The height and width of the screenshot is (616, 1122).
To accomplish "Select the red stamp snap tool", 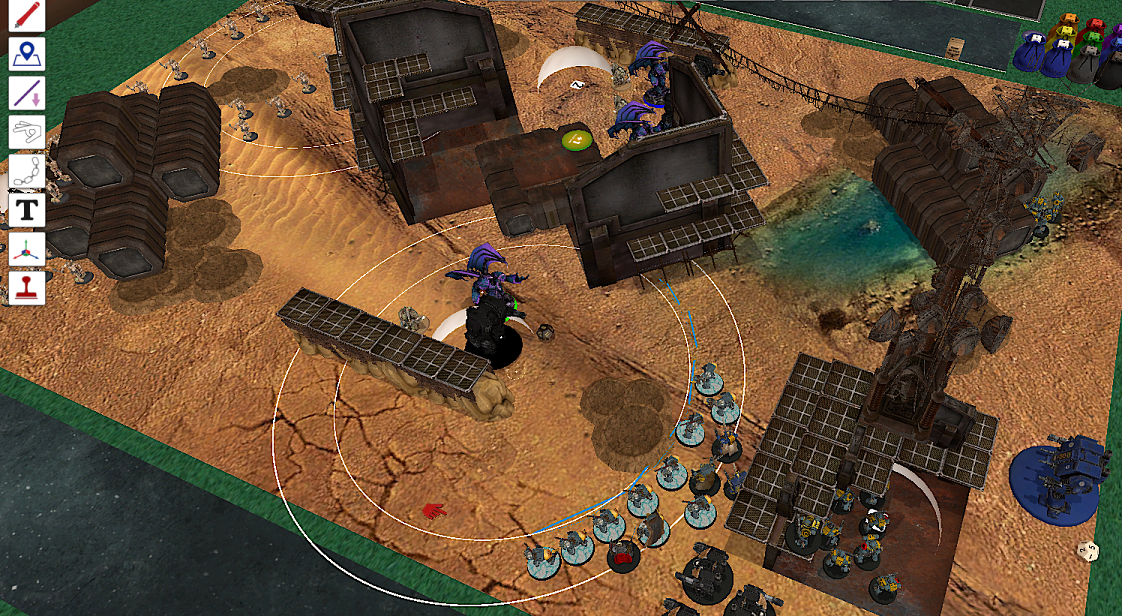I will [x=27, y=288].
